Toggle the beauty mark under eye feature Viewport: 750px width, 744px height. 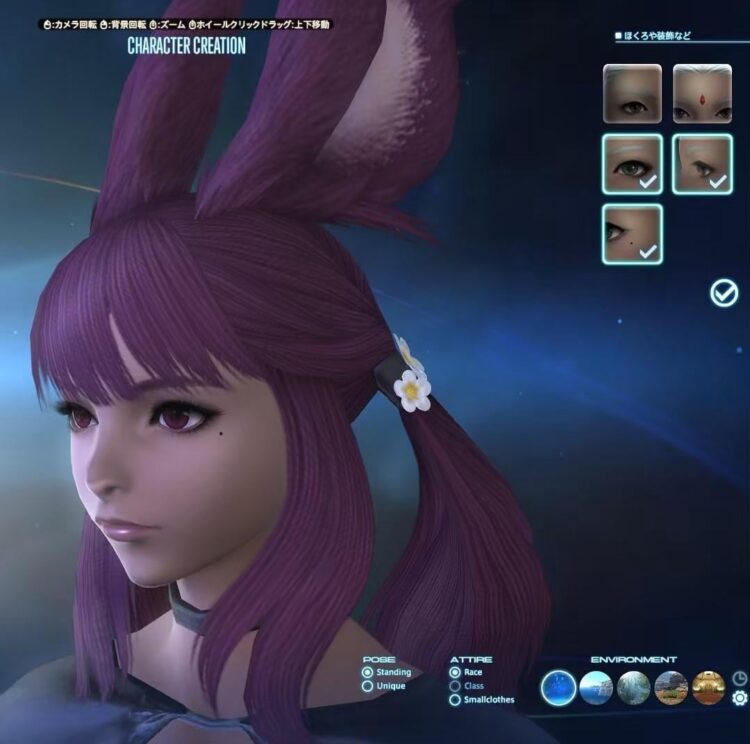tap(632, 234)
